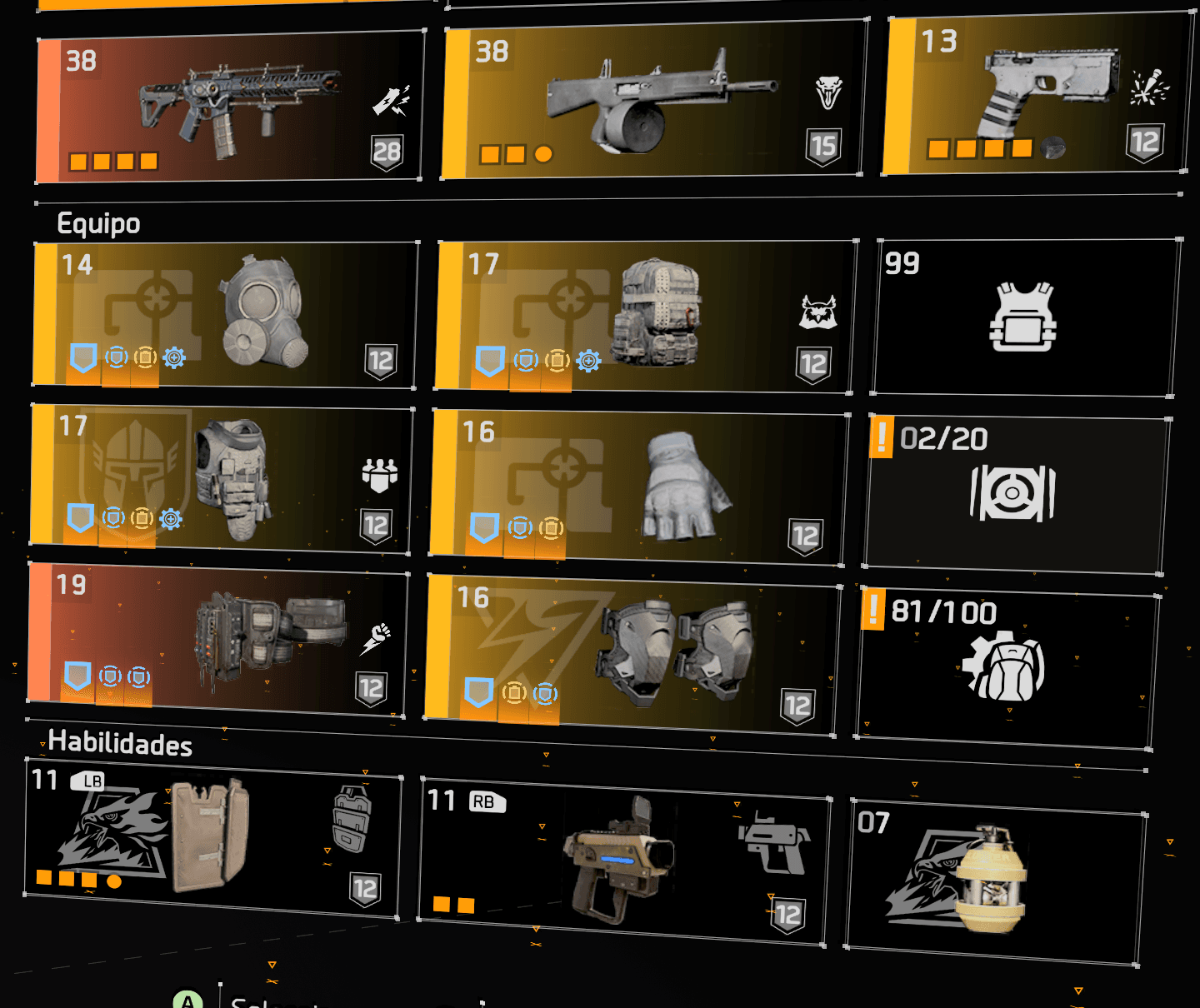
Task: Select the backpack gear slot
Action: (x=646, y=317)
